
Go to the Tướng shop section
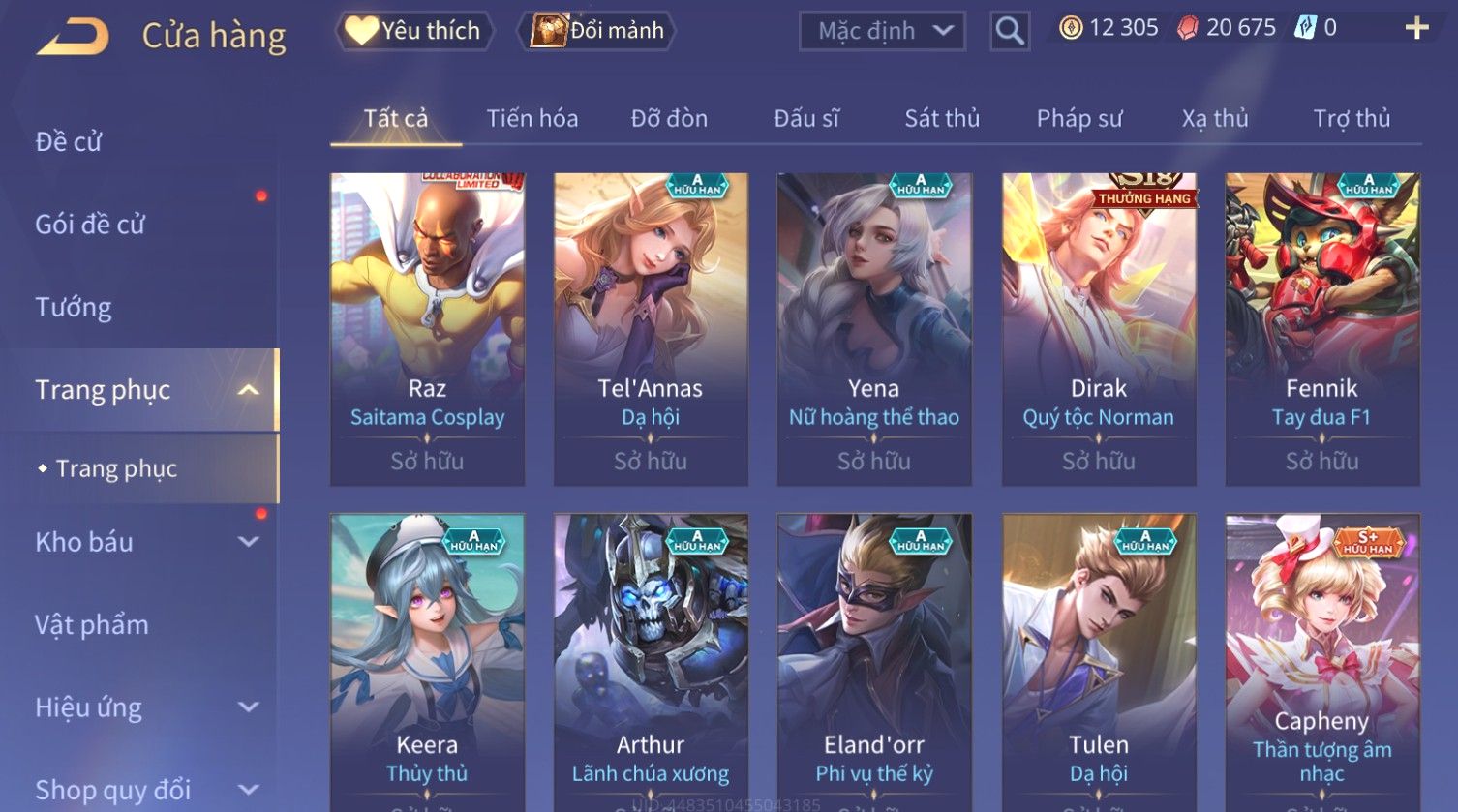pyautogui.click(x=74, y=308)
